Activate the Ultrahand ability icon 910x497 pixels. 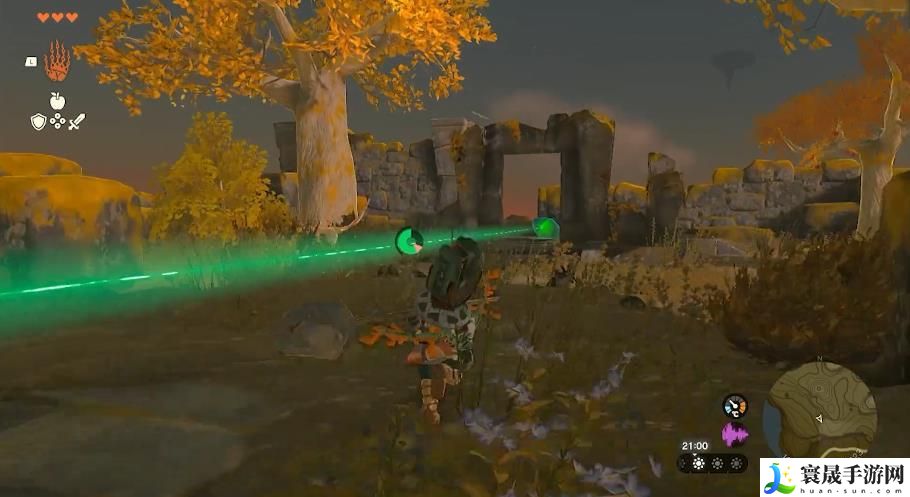(56, 62)
